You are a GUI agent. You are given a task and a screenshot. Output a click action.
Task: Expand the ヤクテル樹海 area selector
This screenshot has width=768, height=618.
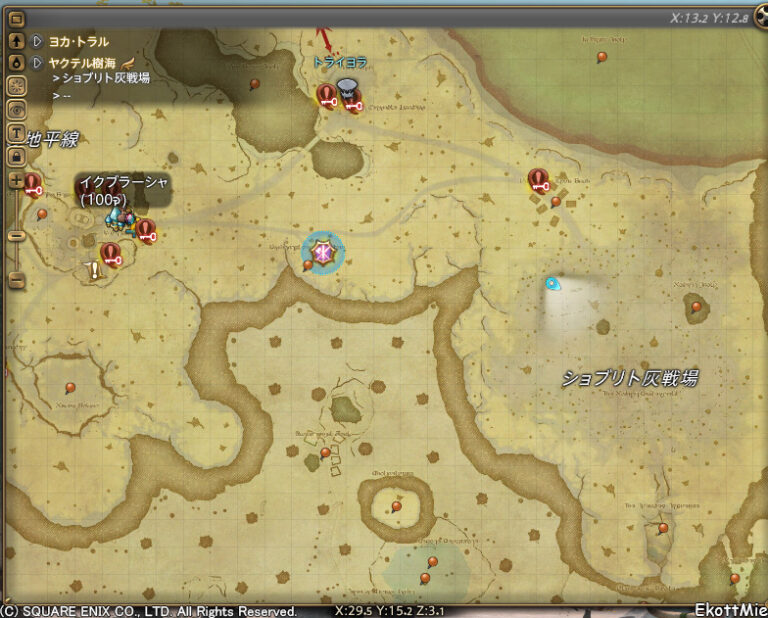(x=37, y=61)
